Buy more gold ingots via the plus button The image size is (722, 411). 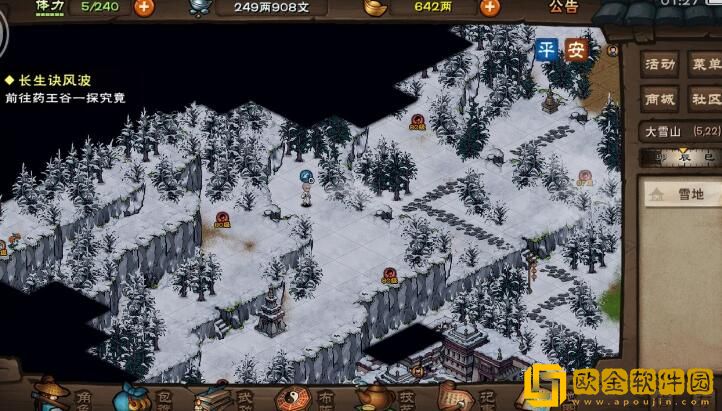click(489, 7)
